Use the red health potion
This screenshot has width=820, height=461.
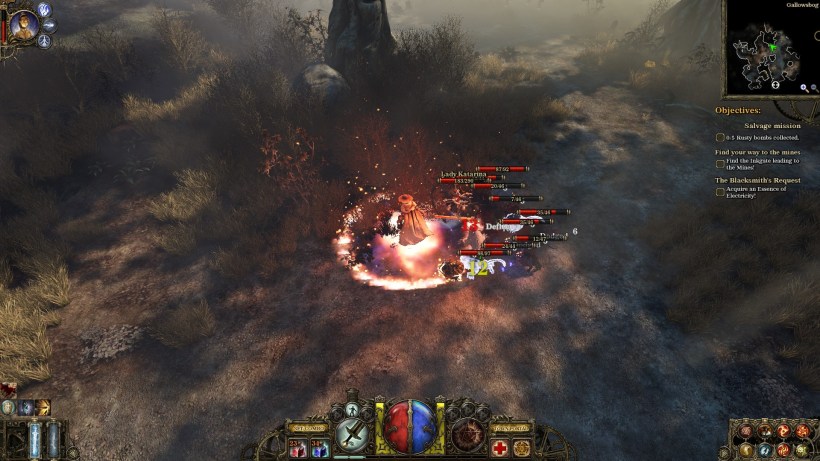point(296,449)
